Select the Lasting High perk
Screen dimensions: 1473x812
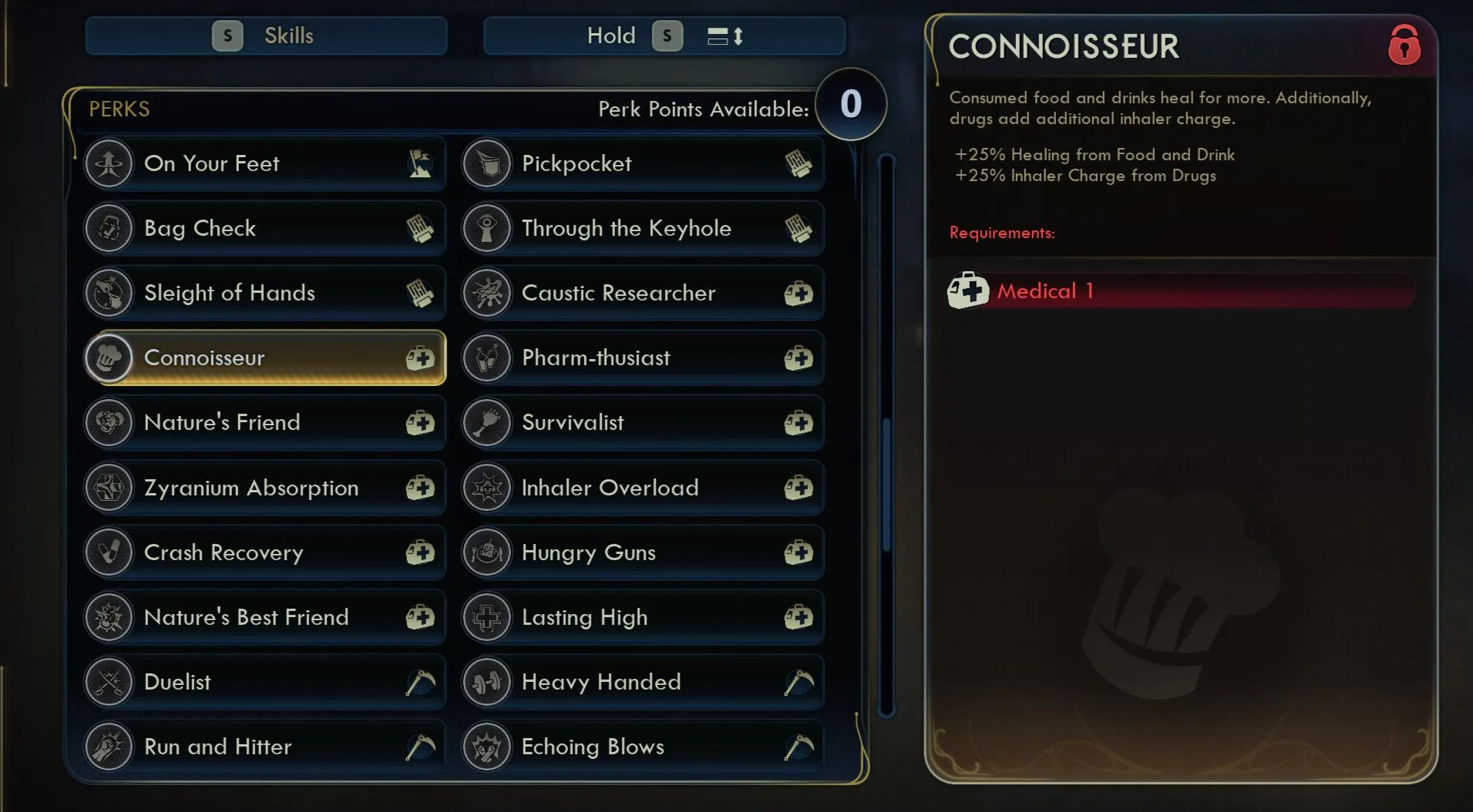[642, 617]
